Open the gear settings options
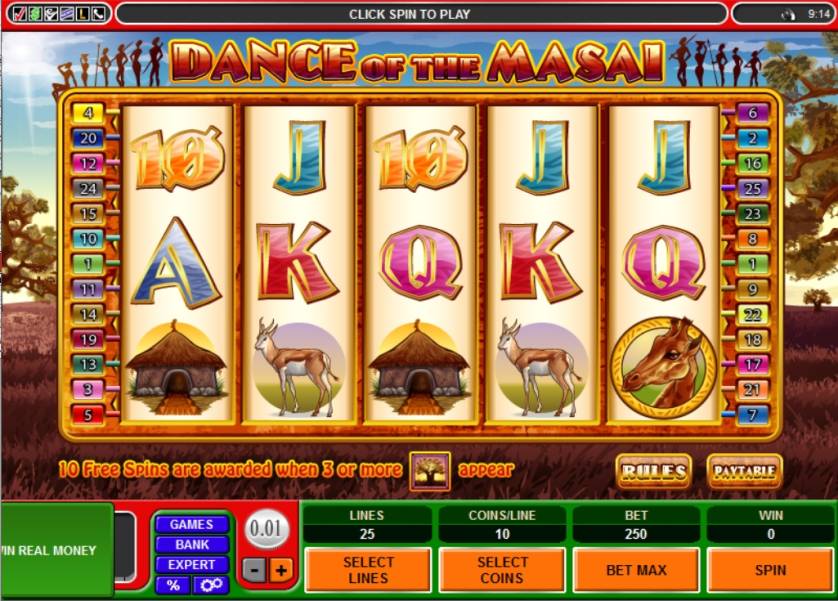This screenshot has height=601, width=838. click(211, 585)
